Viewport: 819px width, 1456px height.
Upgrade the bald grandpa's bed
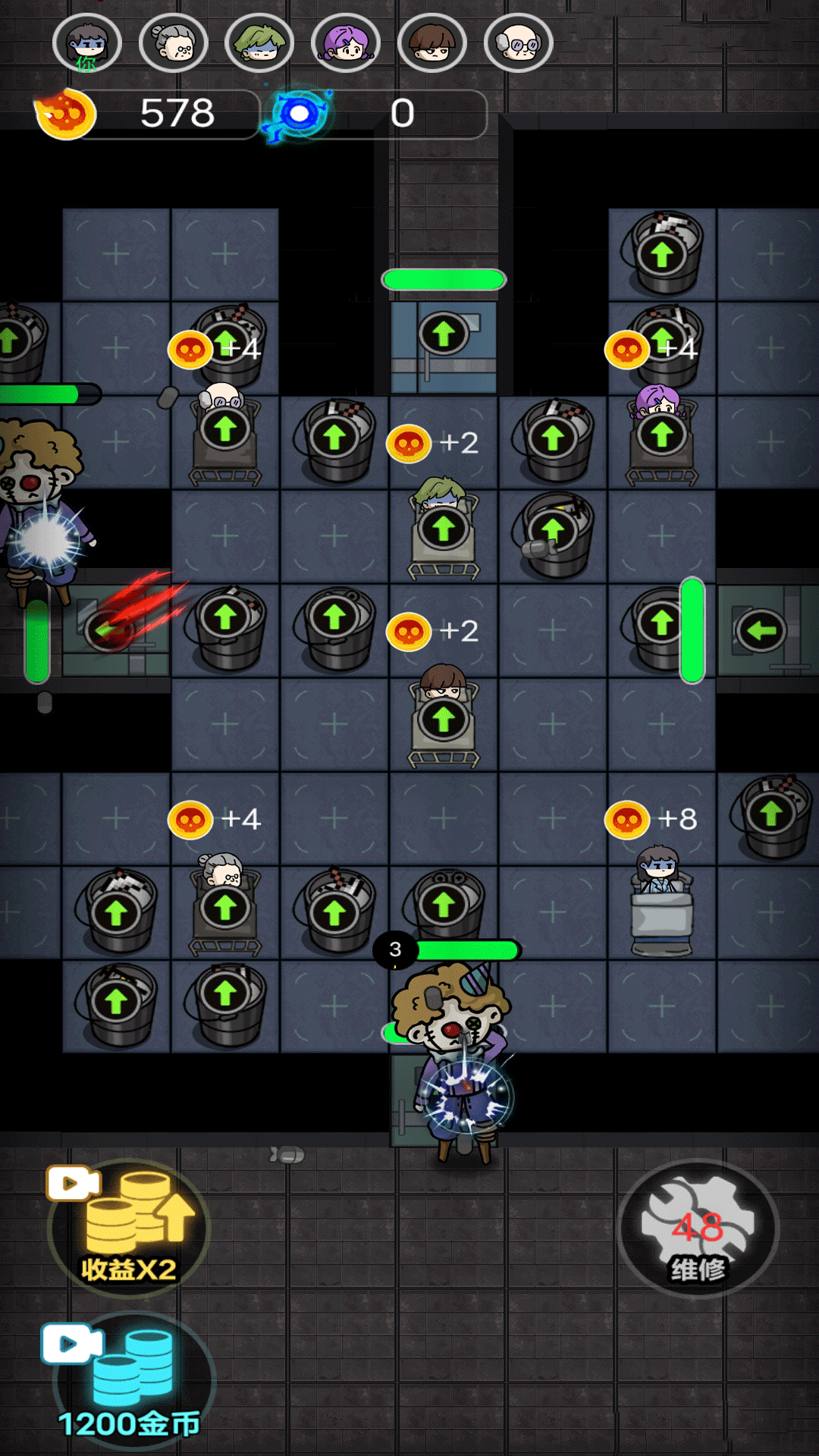tap(225, 431)
